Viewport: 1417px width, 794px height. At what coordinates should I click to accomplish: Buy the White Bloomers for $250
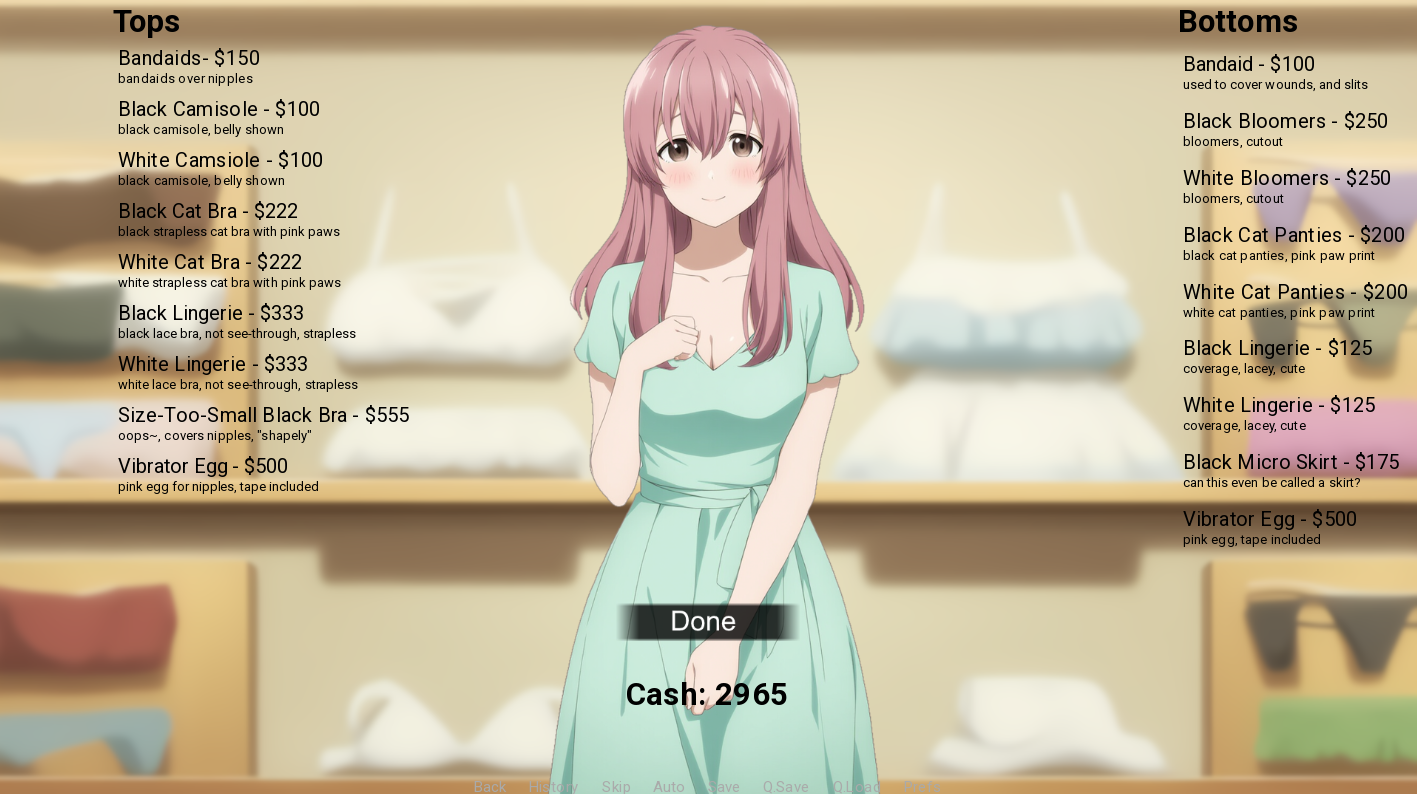1286,178
